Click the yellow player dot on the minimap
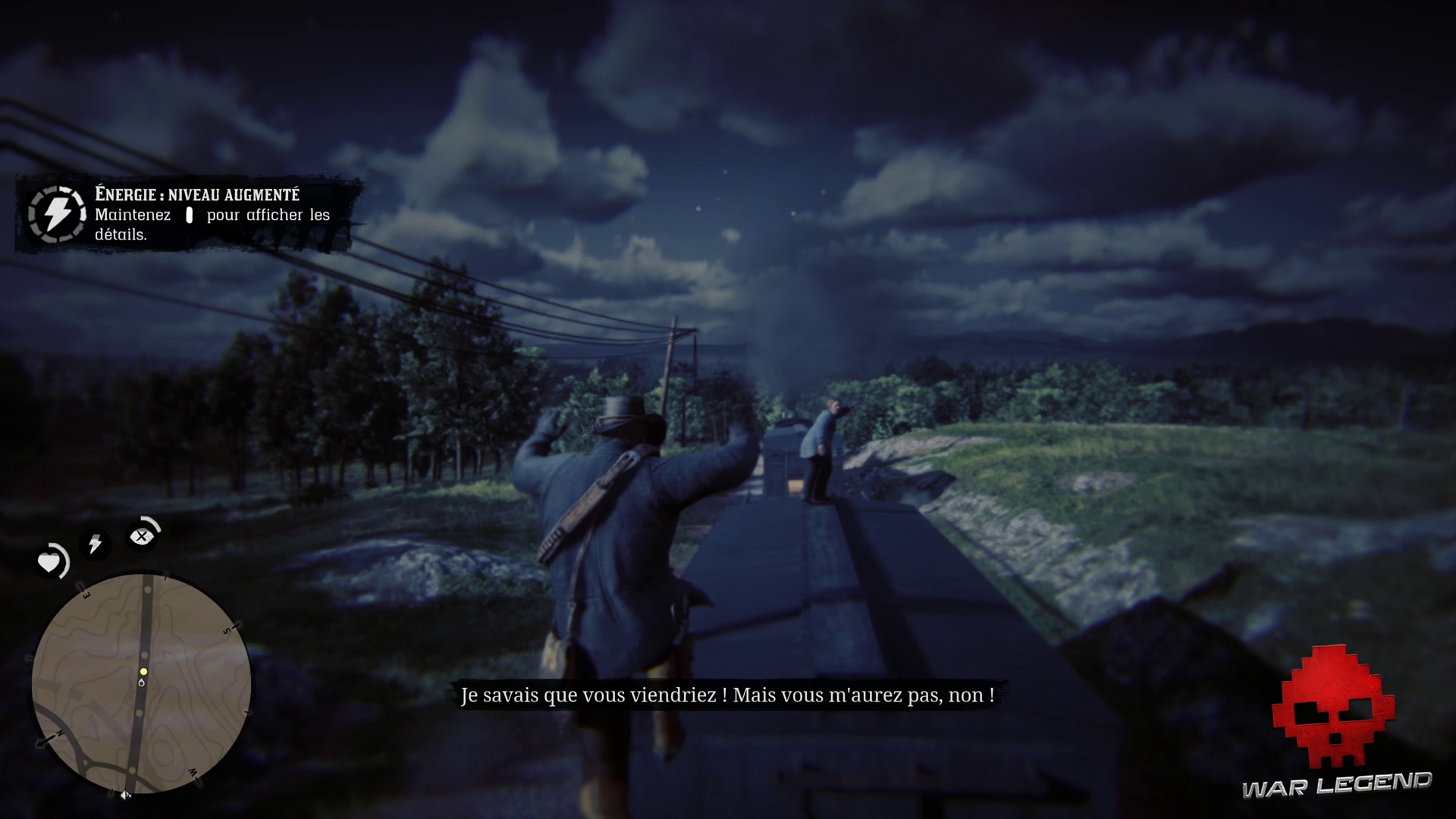 point(143,672)
